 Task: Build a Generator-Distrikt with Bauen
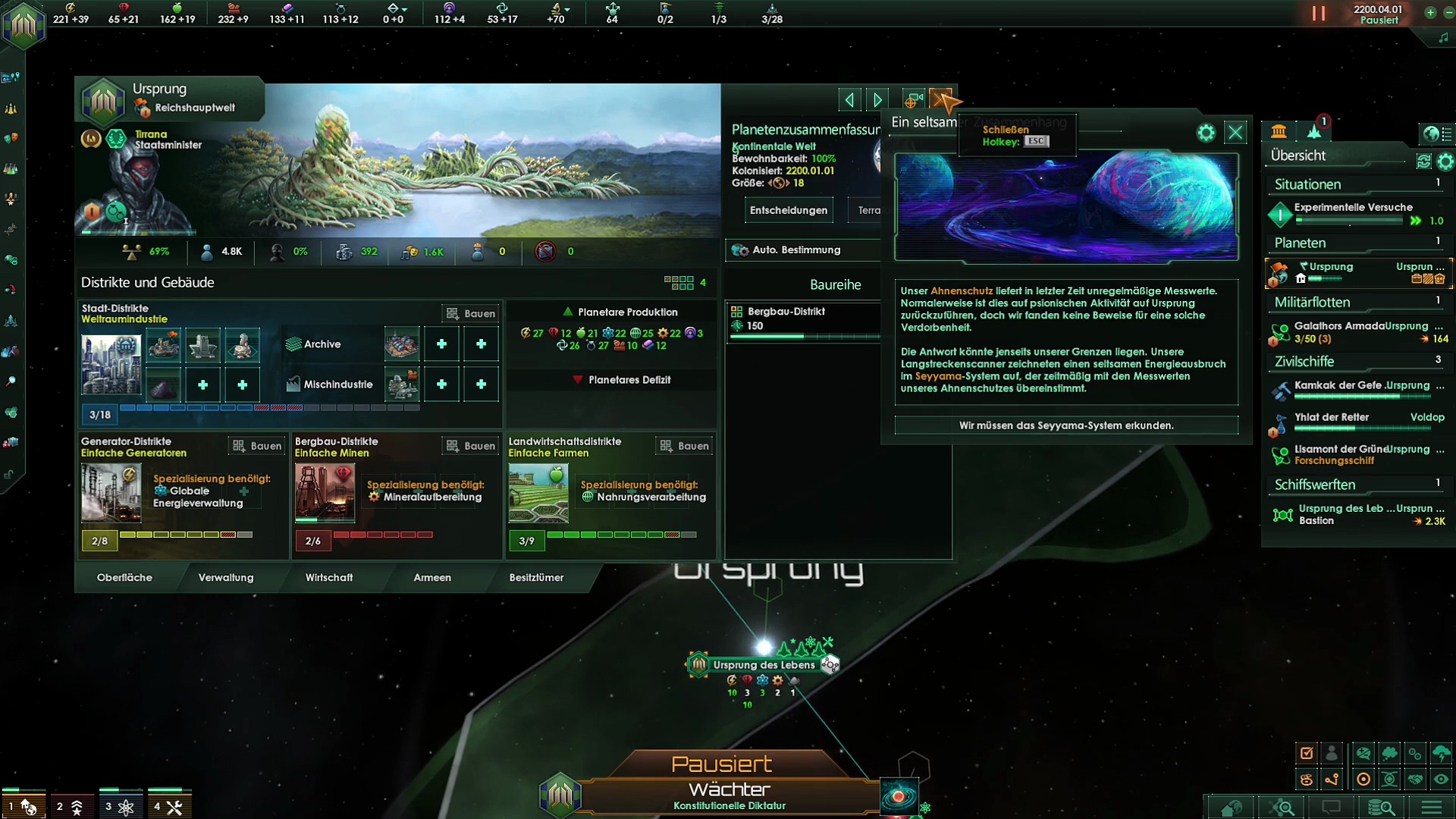[257, 446]
